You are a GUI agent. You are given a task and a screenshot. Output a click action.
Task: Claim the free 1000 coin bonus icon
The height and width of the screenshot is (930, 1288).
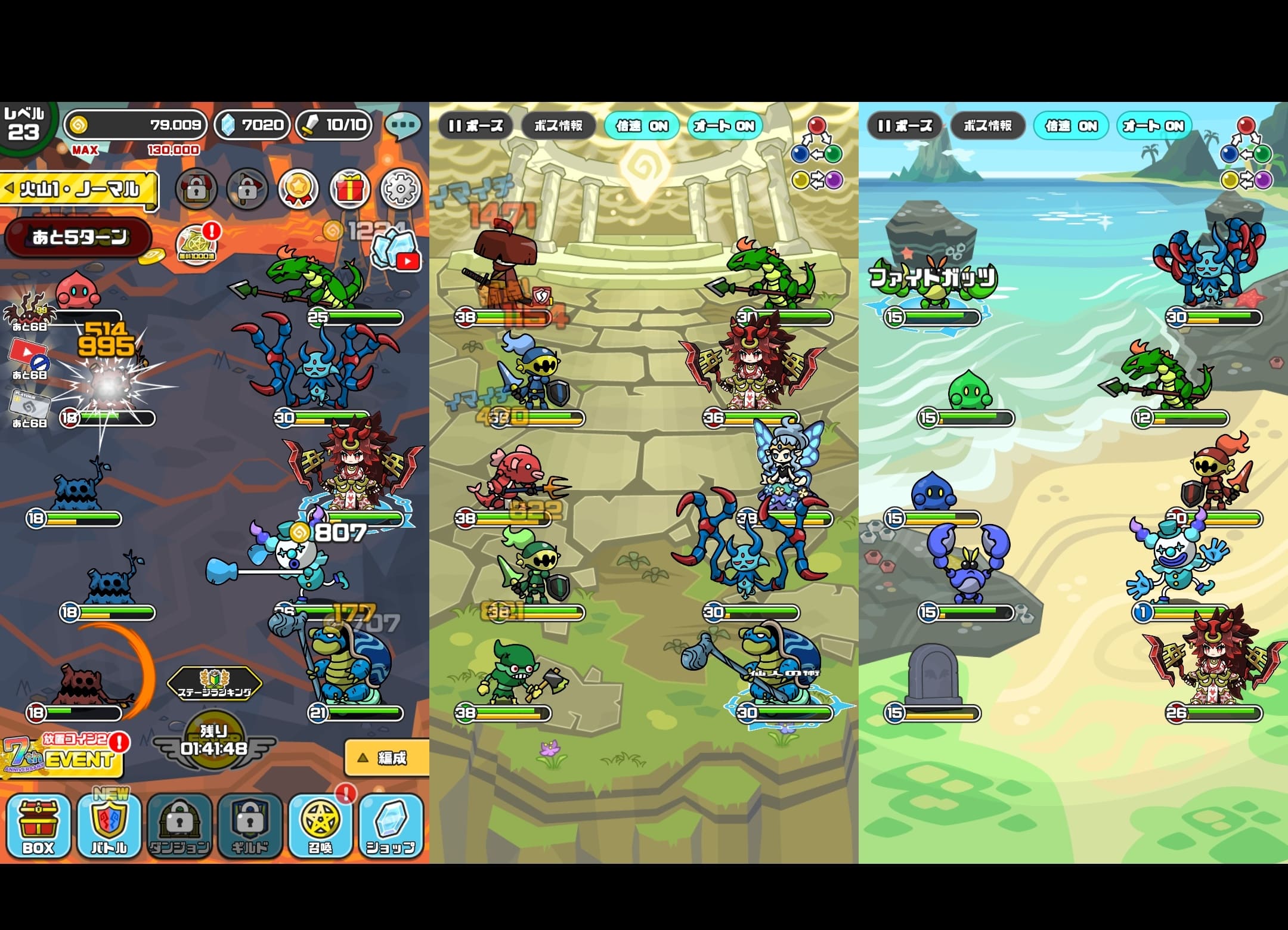pyautogui.click(x=196, y=245)
